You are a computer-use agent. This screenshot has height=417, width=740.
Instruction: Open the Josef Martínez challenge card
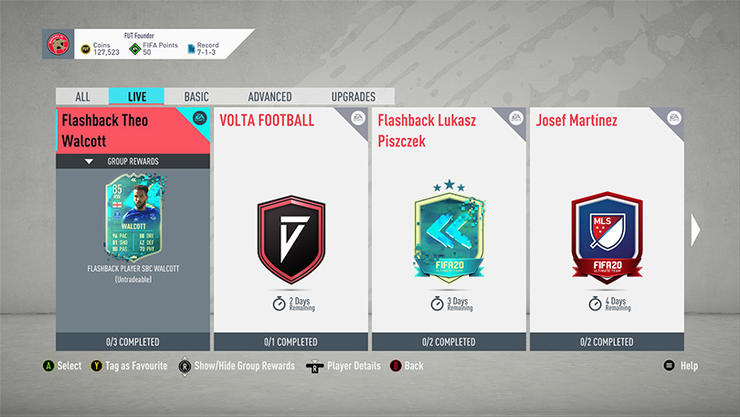[606, 230]
